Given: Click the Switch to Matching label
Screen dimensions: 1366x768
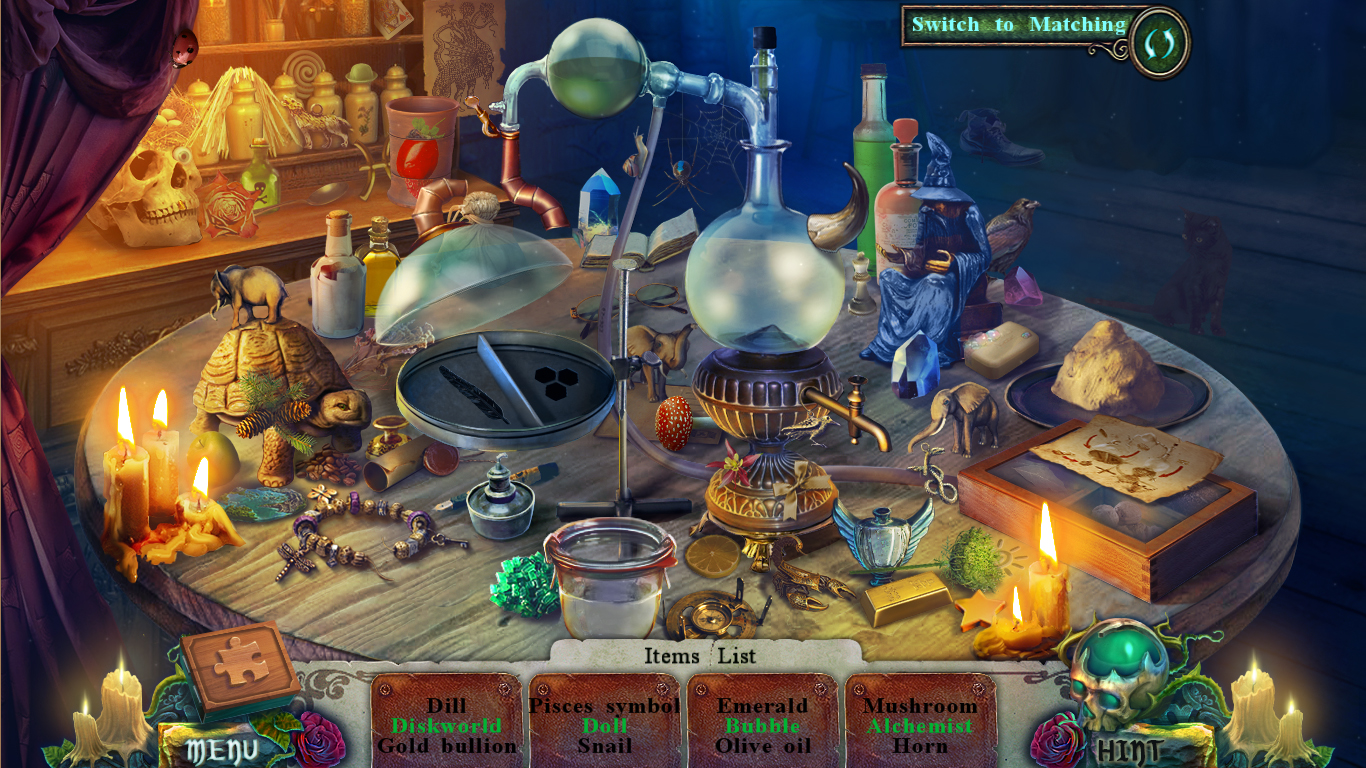Looking at the screenshot, I should pyautogui.click(x=1018, y=26).
